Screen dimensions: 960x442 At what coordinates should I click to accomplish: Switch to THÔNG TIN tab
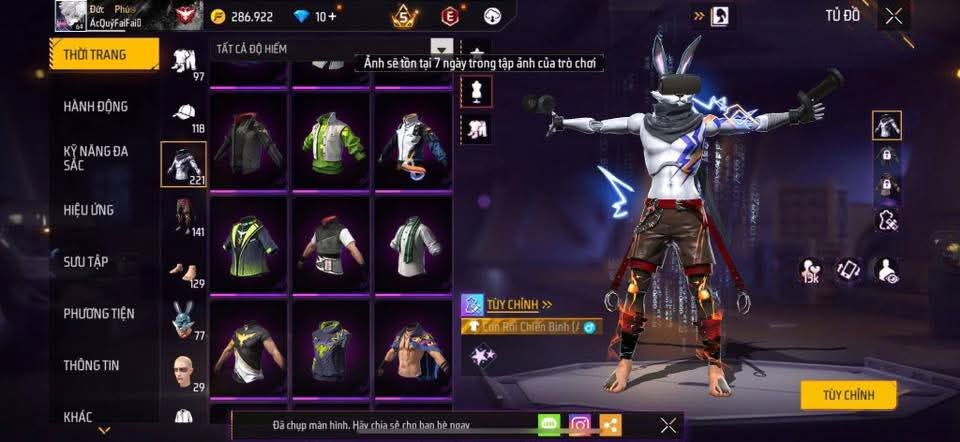pyautogui.click(x=91, y=365)
